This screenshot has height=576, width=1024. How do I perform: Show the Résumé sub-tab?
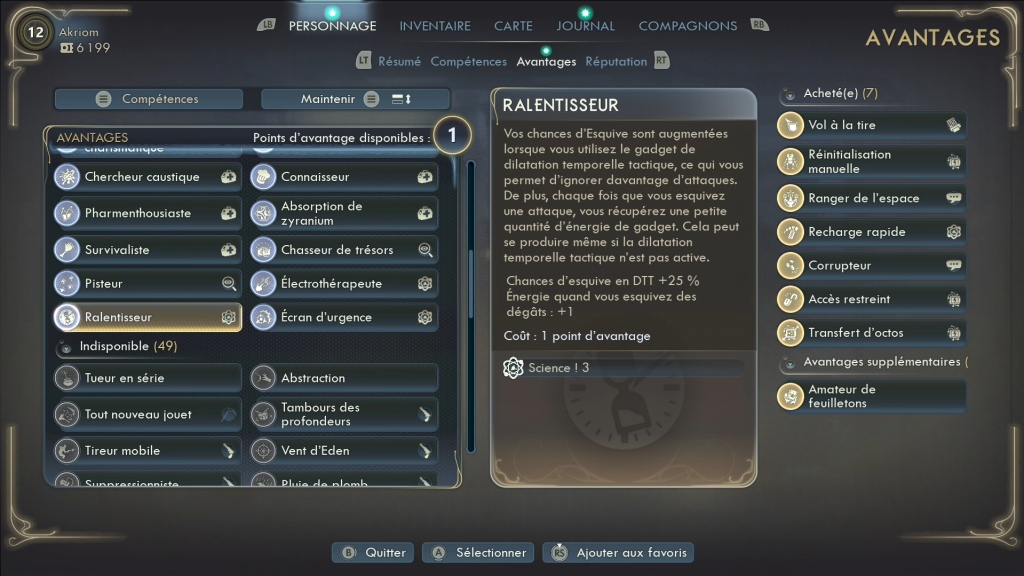(x=399, y=62)
